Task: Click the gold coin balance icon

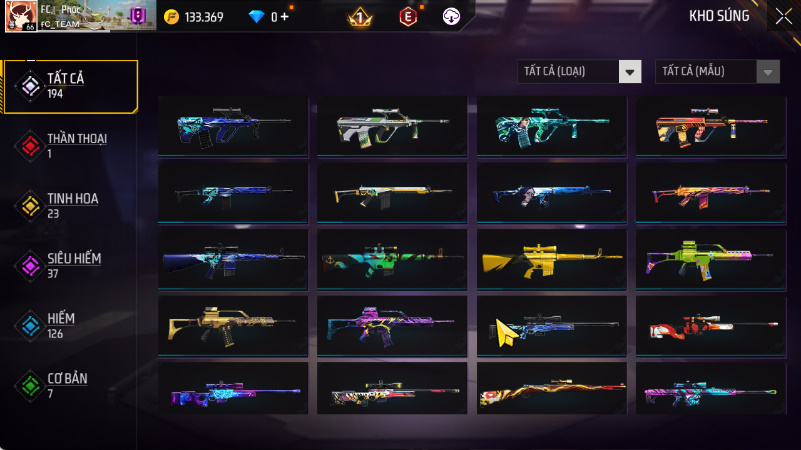Action: 170,17
